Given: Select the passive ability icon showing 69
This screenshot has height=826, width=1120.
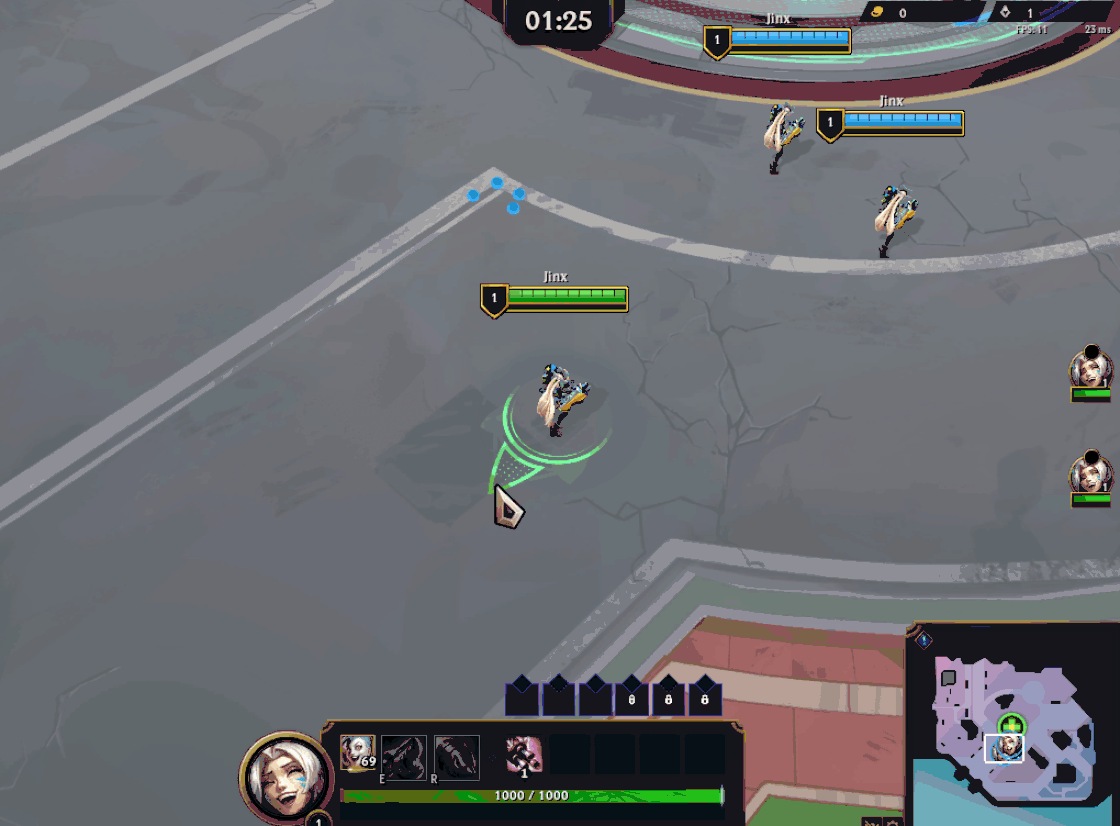Looking at the screenshot, I should point(357,754).
